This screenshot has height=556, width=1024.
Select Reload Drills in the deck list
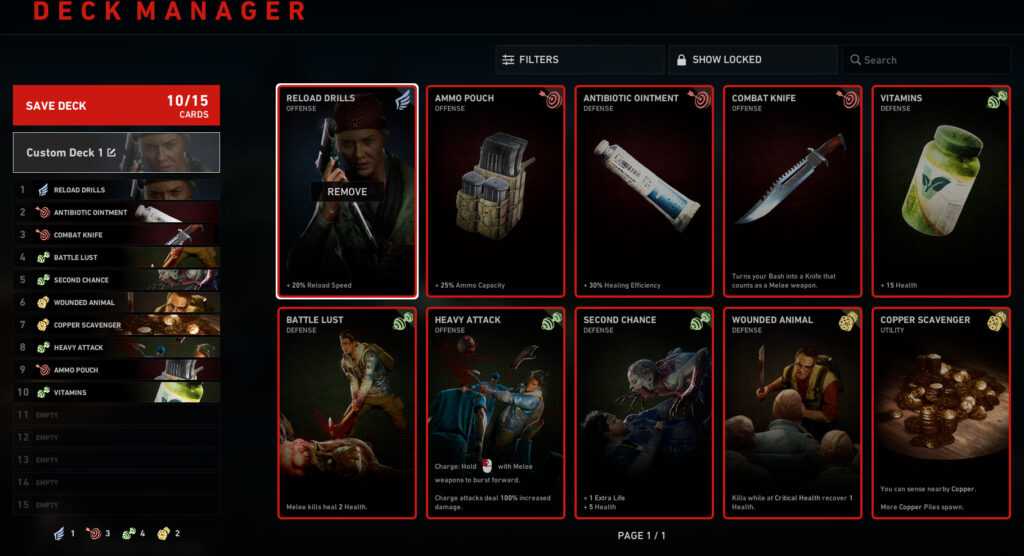(116, 190)
